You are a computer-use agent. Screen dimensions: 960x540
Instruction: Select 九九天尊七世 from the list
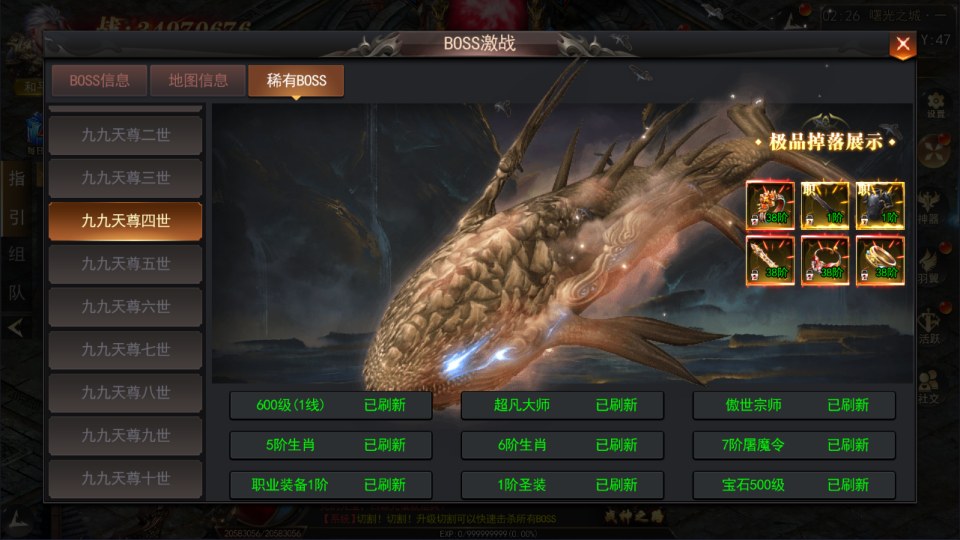coord(125,350)
